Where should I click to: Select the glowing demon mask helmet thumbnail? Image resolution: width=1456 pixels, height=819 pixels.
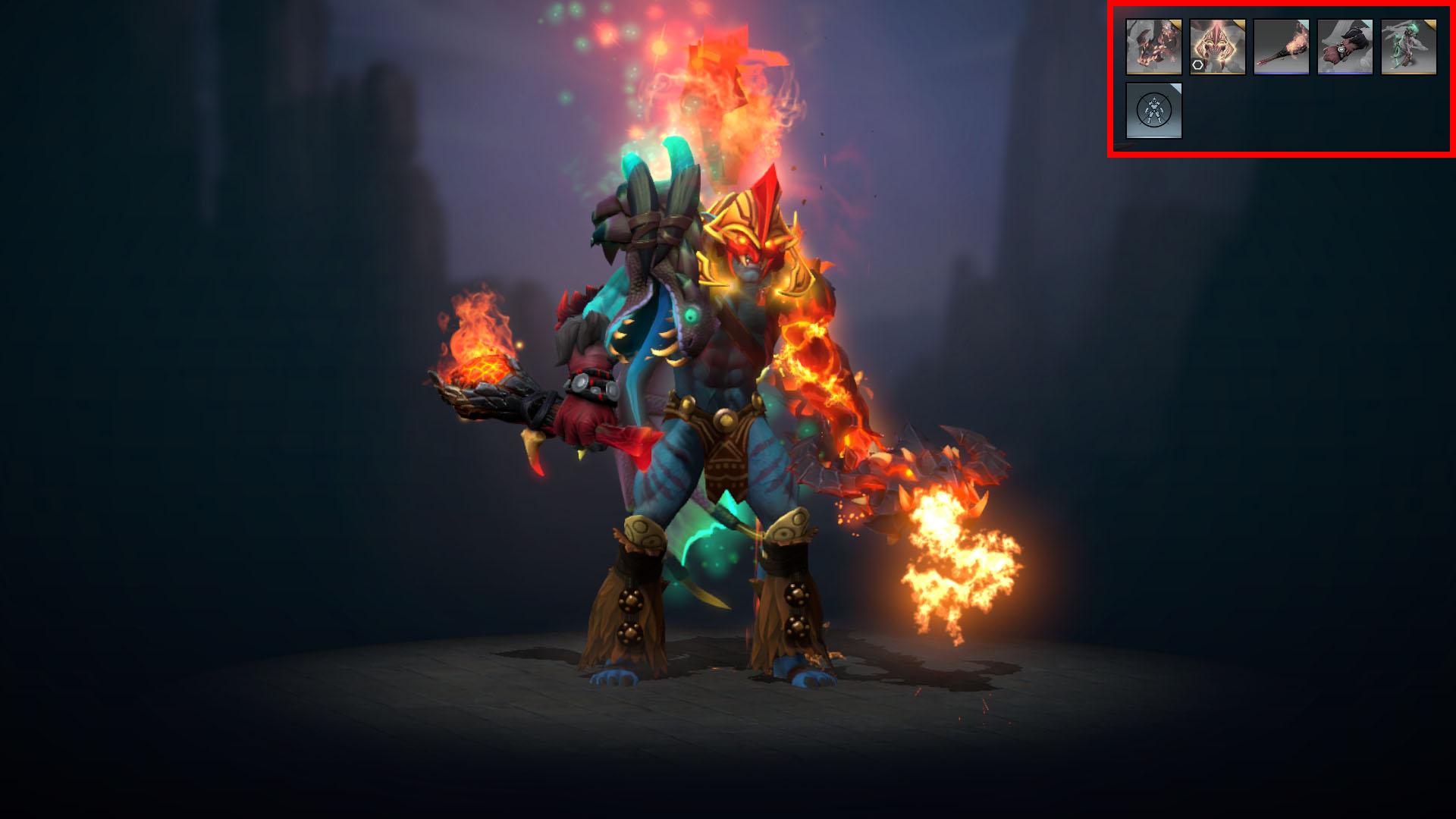[x=1218, y=45]
